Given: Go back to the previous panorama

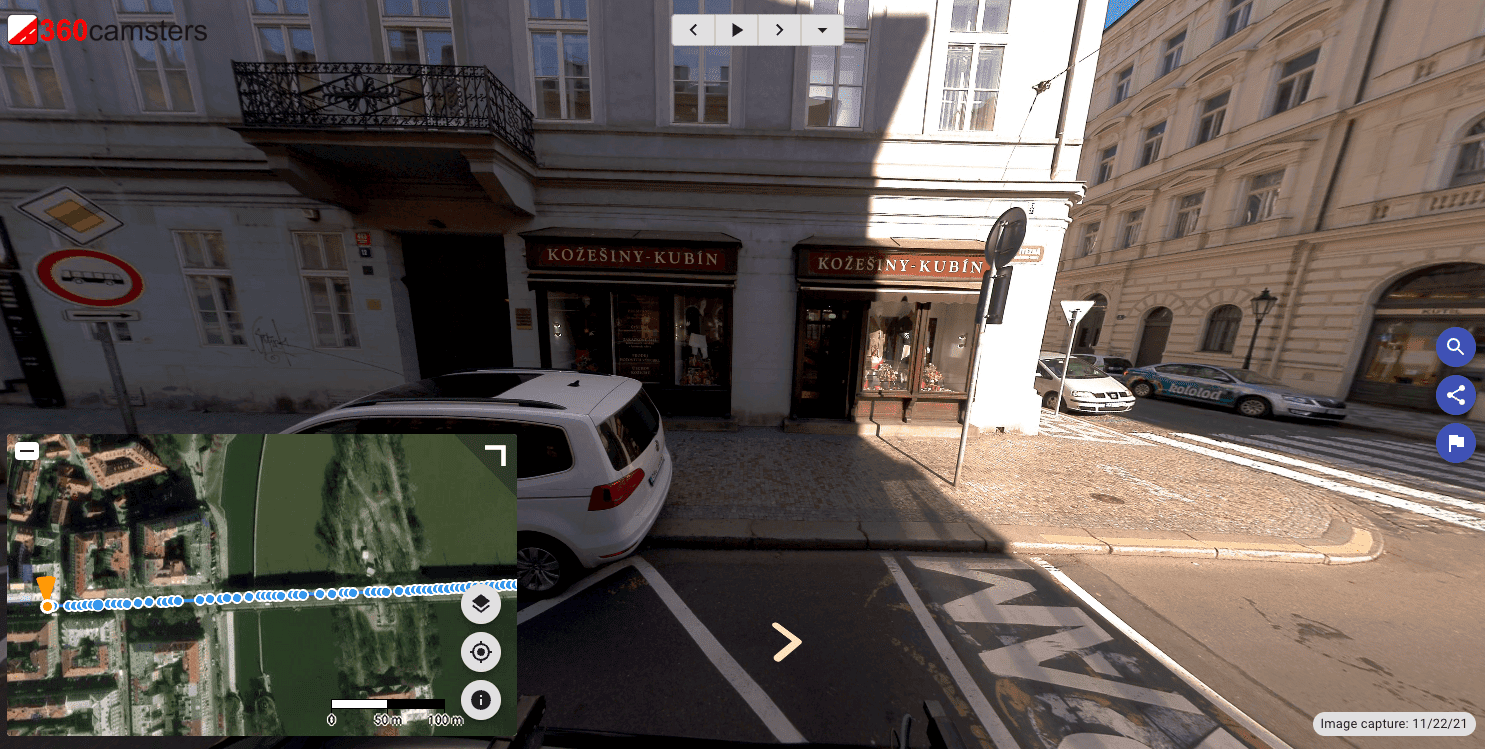Looking at the screenshot, I should point(693,30).
